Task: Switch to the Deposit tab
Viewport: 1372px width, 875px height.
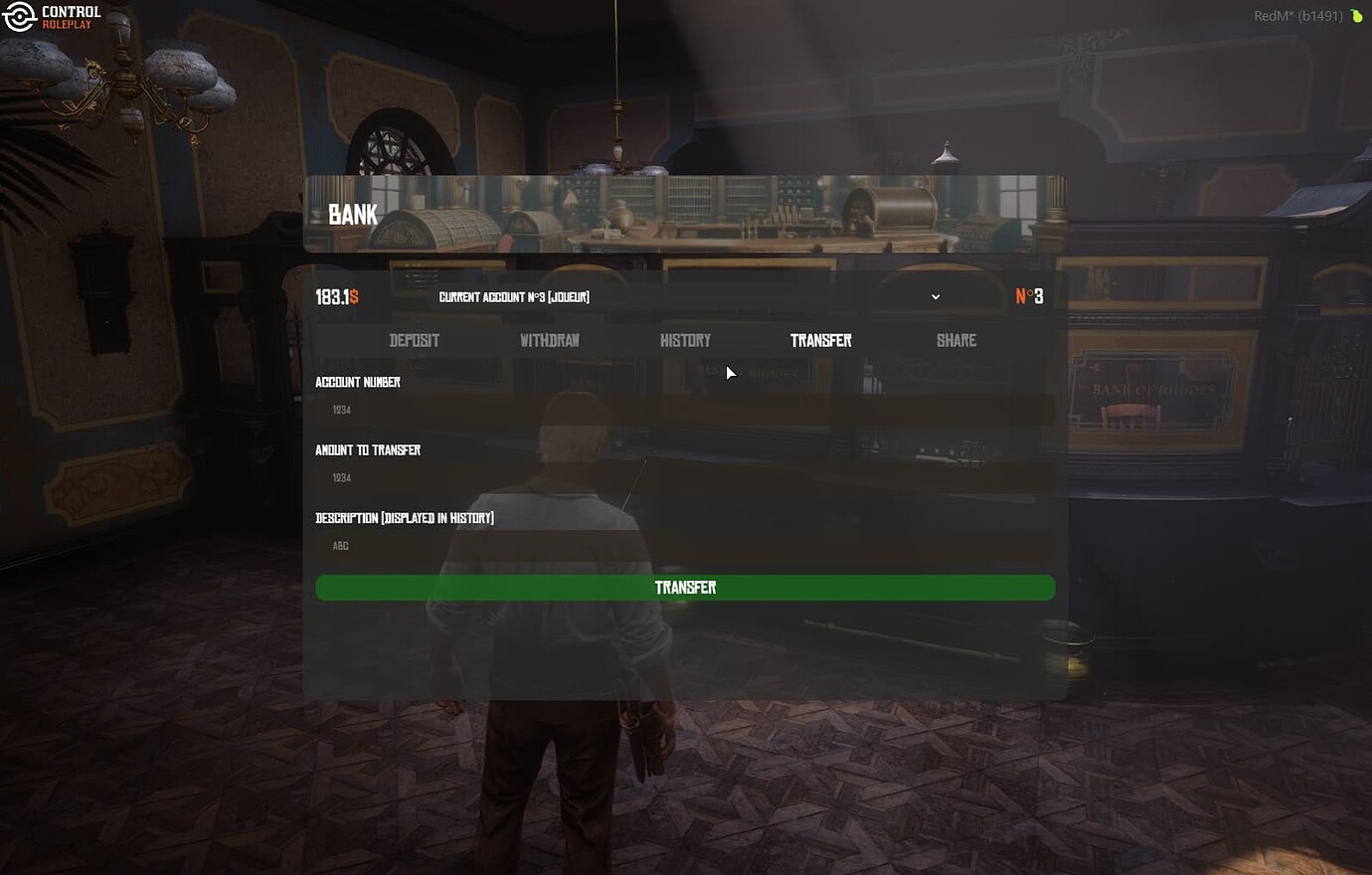Action: point(414,340)
